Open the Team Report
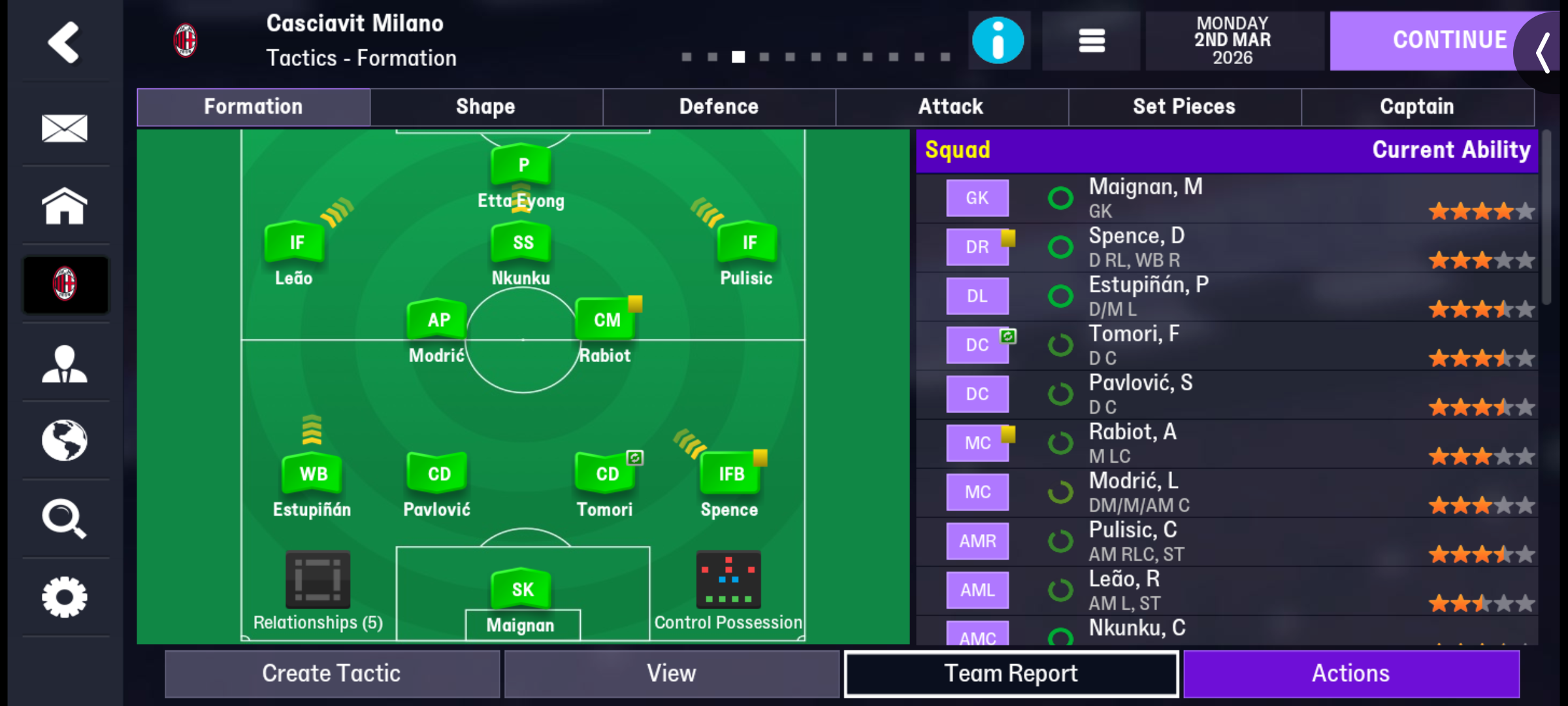 (x=1011, y=673)
